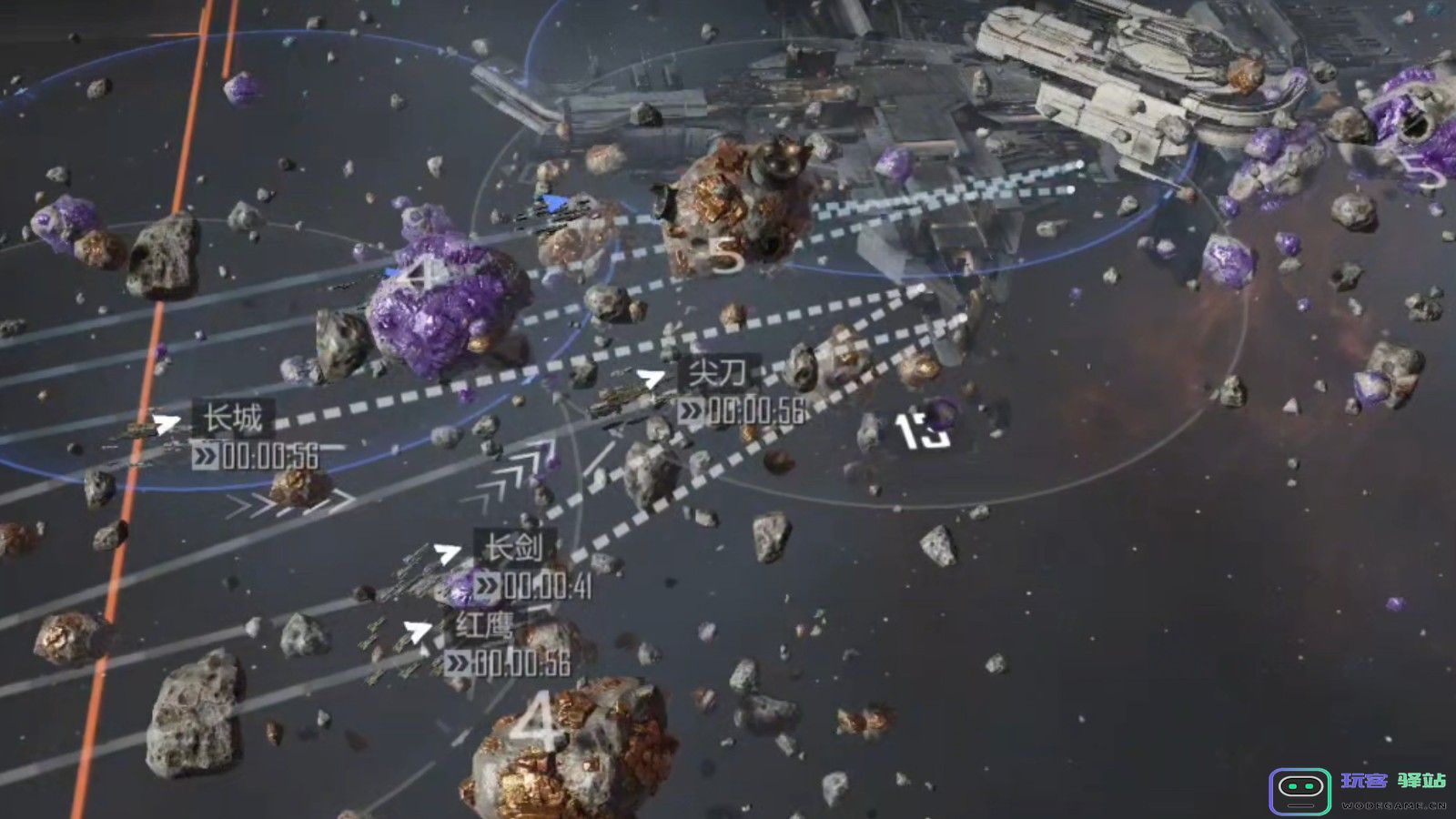Choose the 长剑 fleet label

click(x=514, y=548)
